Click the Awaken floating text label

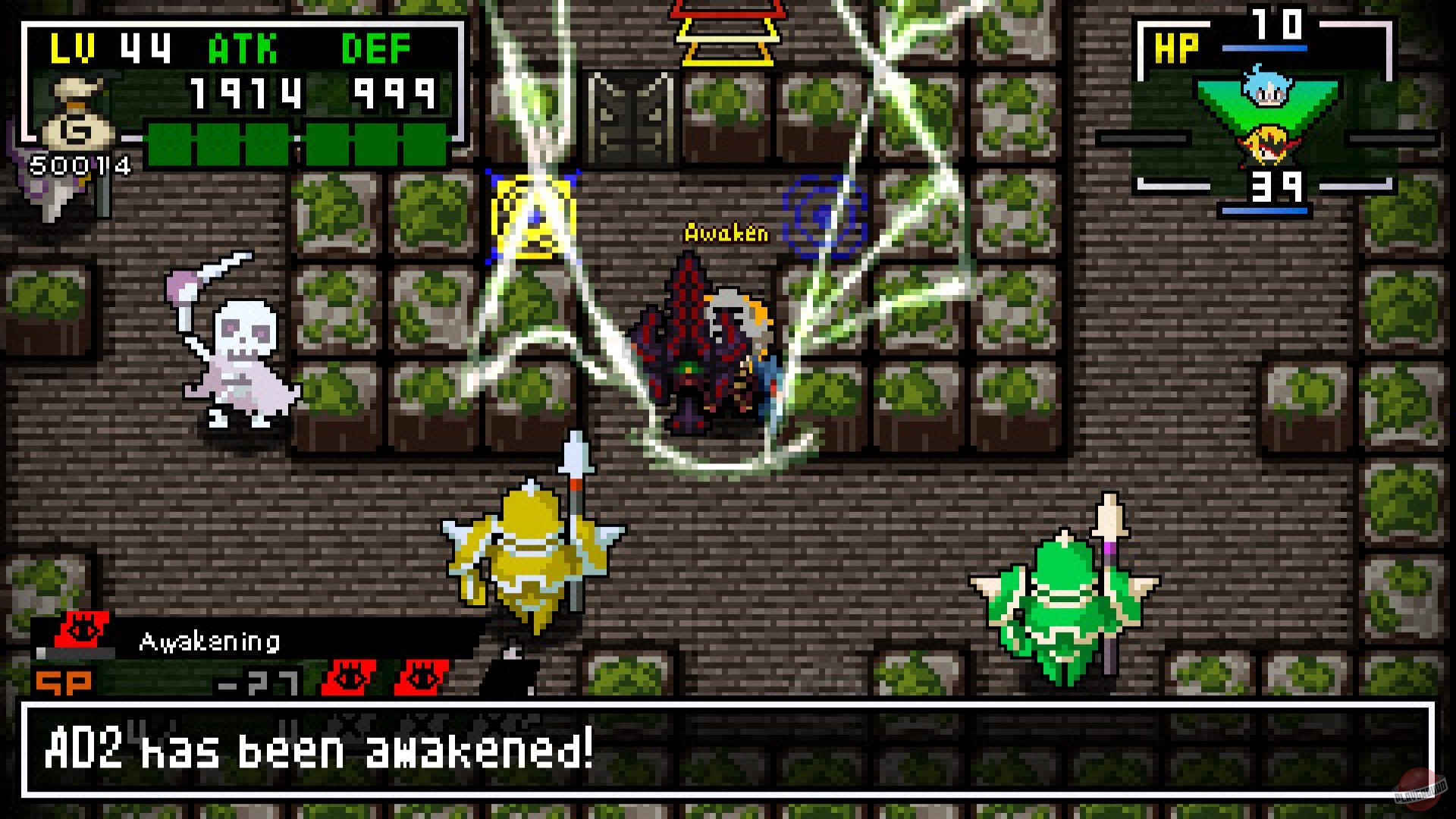tap(724, 234)
